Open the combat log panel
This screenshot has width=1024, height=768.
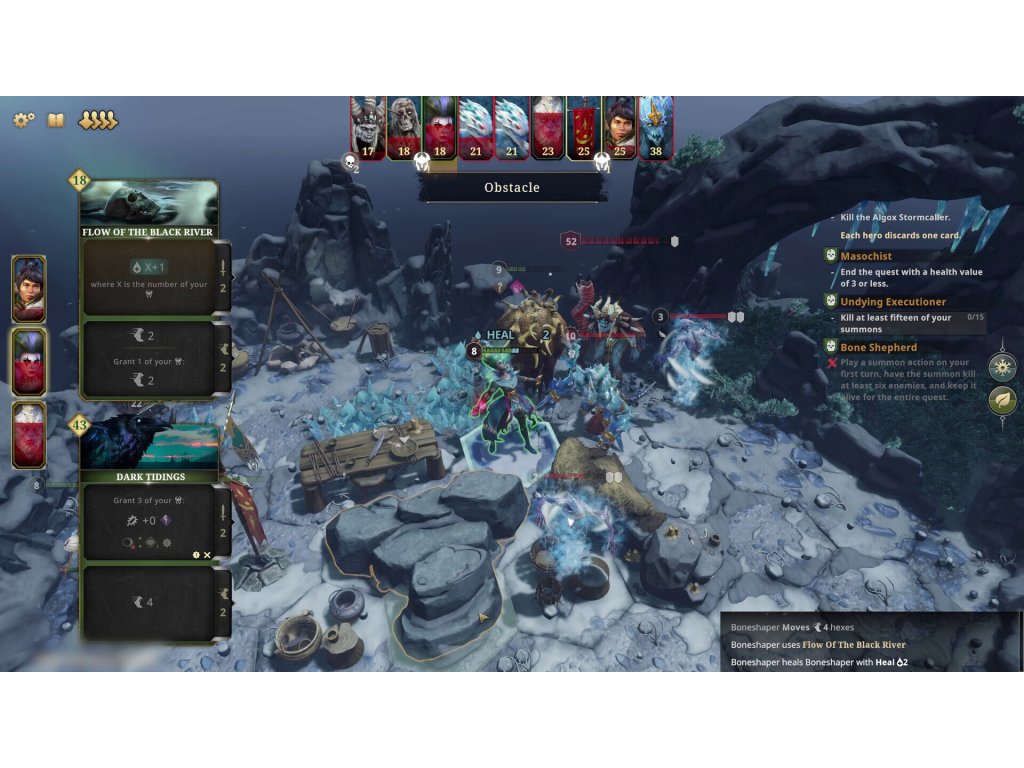click(870, 644)
